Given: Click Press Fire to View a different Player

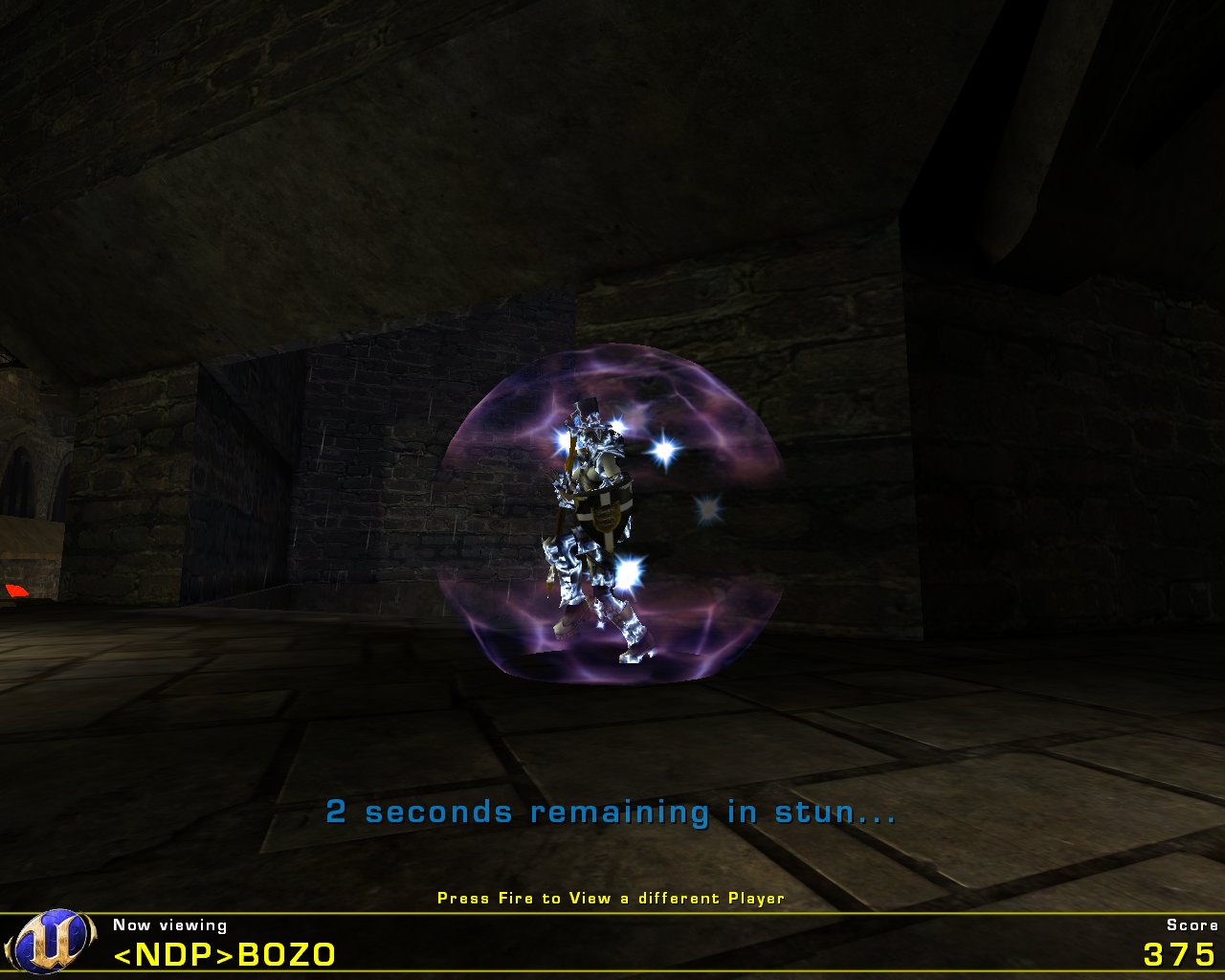Looking at the screenshot, I should [611, 899].
